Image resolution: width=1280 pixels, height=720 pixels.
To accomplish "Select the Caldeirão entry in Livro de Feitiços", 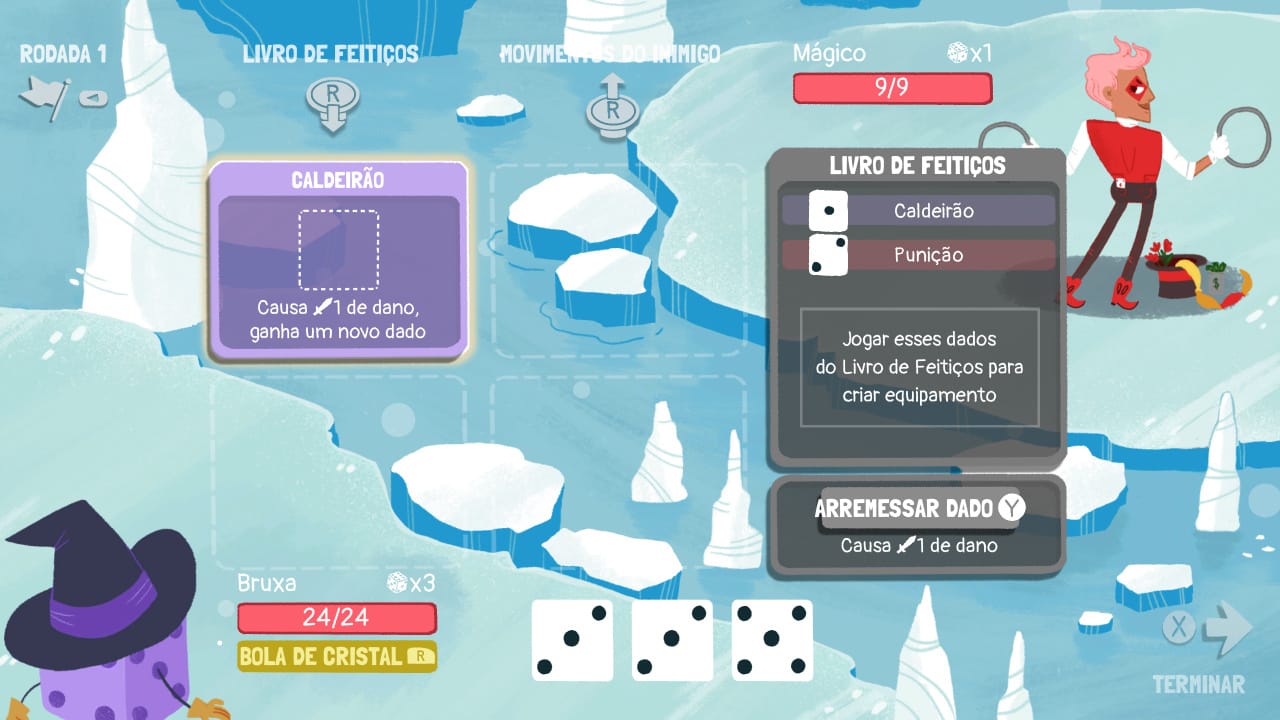I will click(x=950, y=211).
